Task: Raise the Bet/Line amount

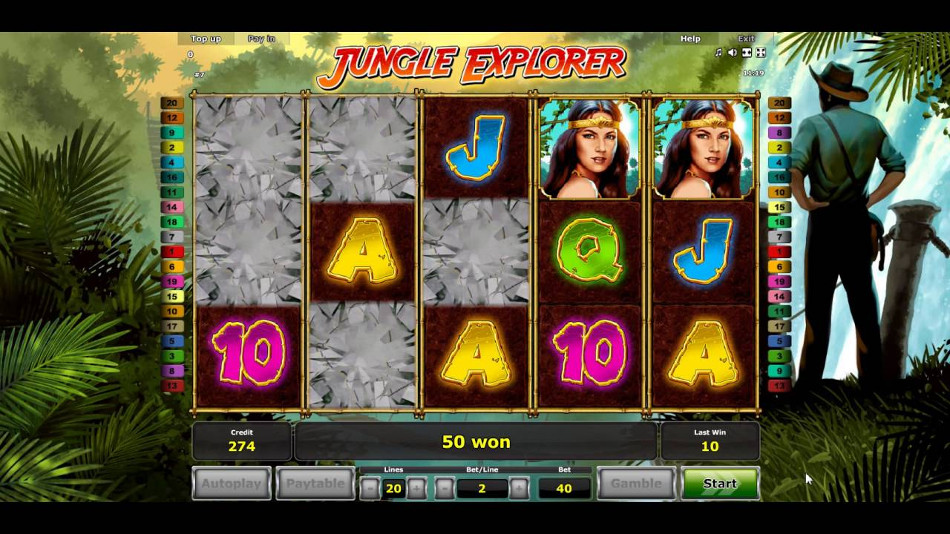Action: [x=519, y=488]
